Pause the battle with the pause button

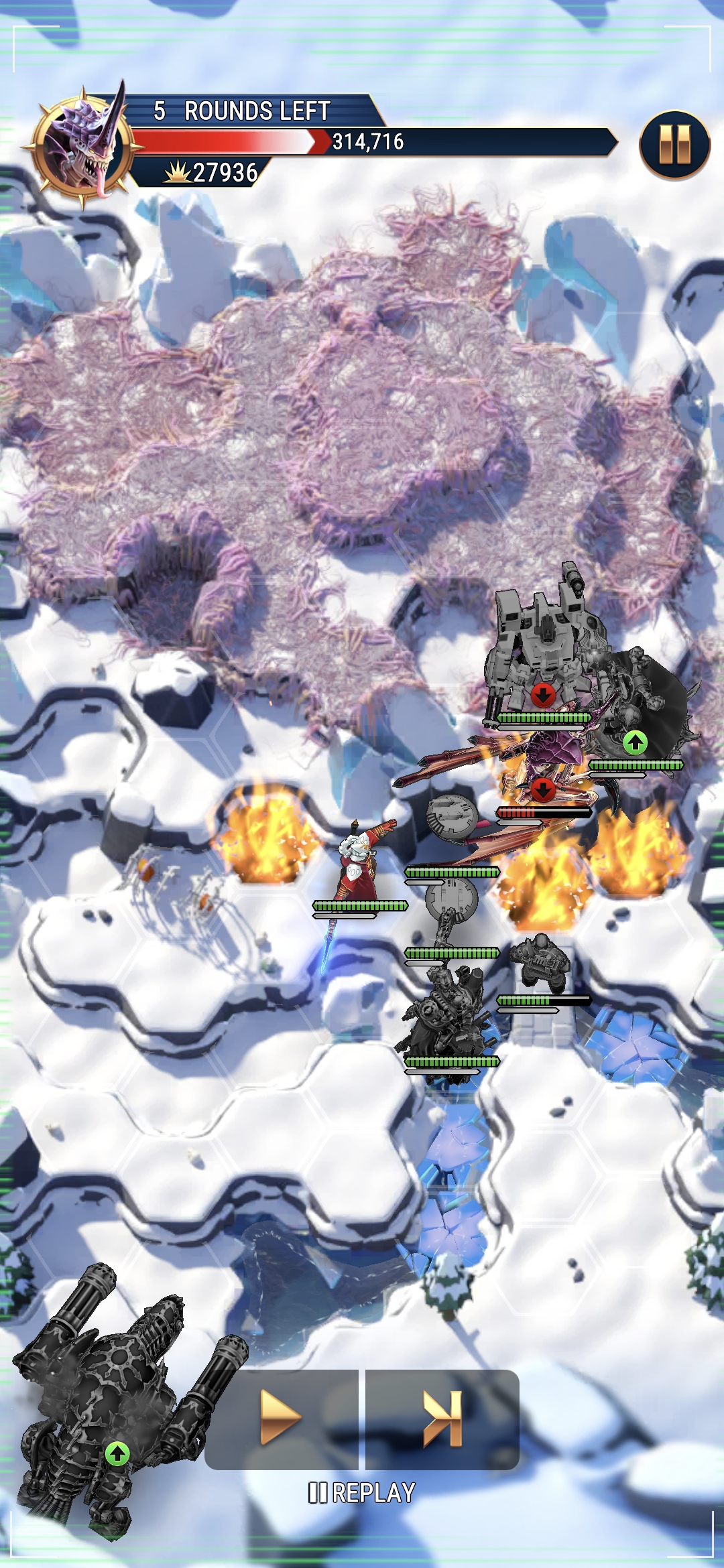coord(674,145)
